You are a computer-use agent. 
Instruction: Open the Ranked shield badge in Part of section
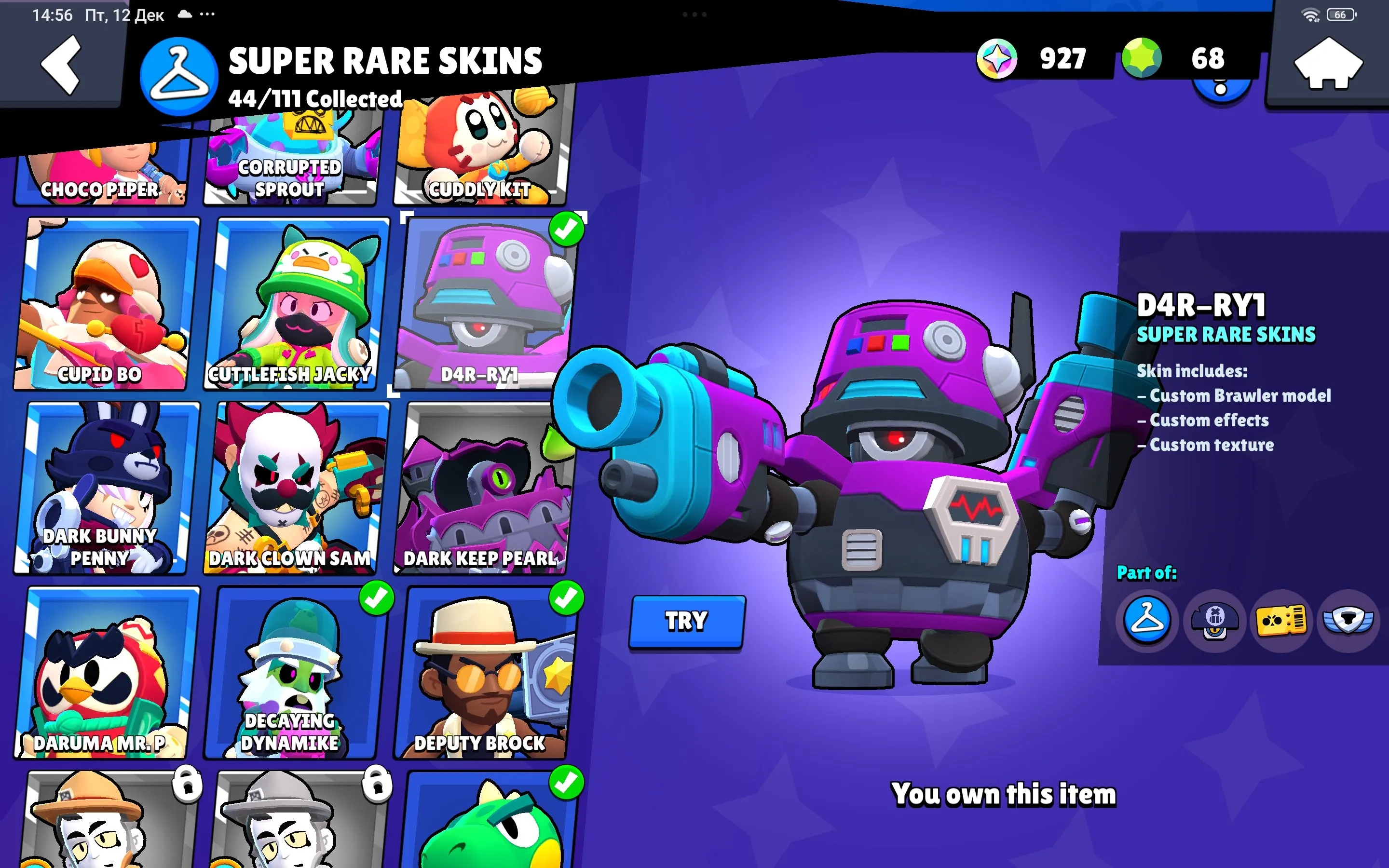tap(1349, 621)
